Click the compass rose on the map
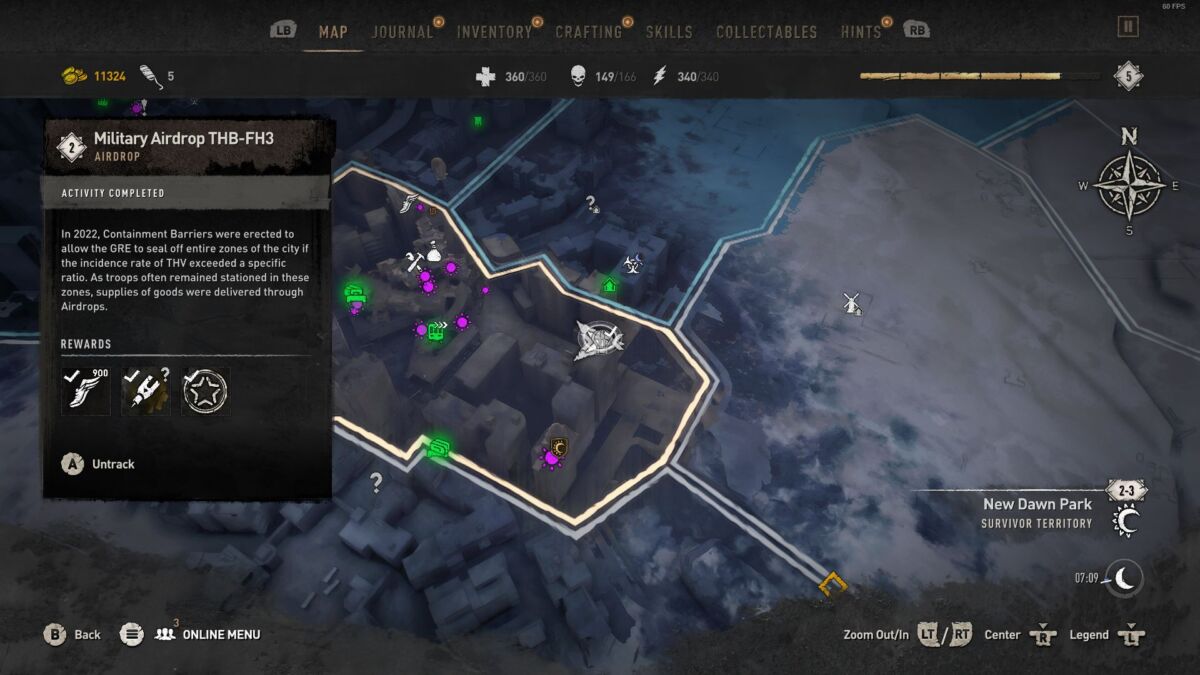 1128,185
